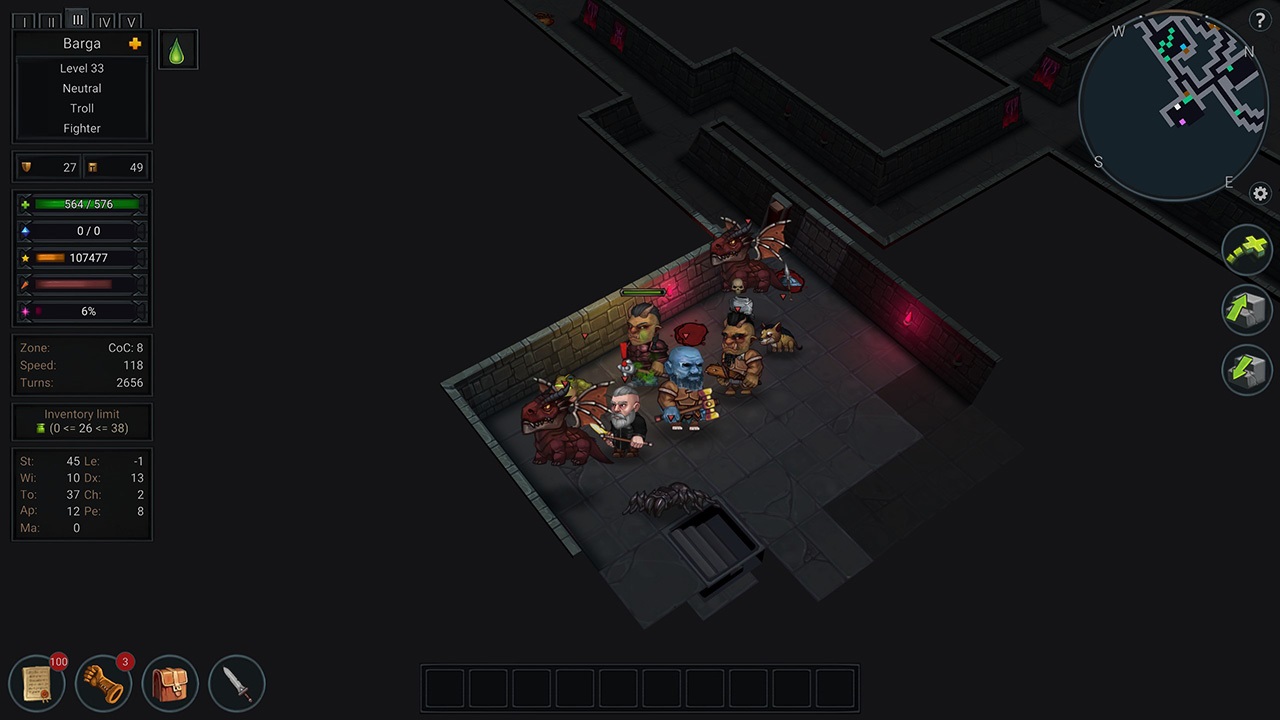Switch to party member tab V
Image resolution: width=1280 pixels, height=720 pixels.
click(131, 21)
